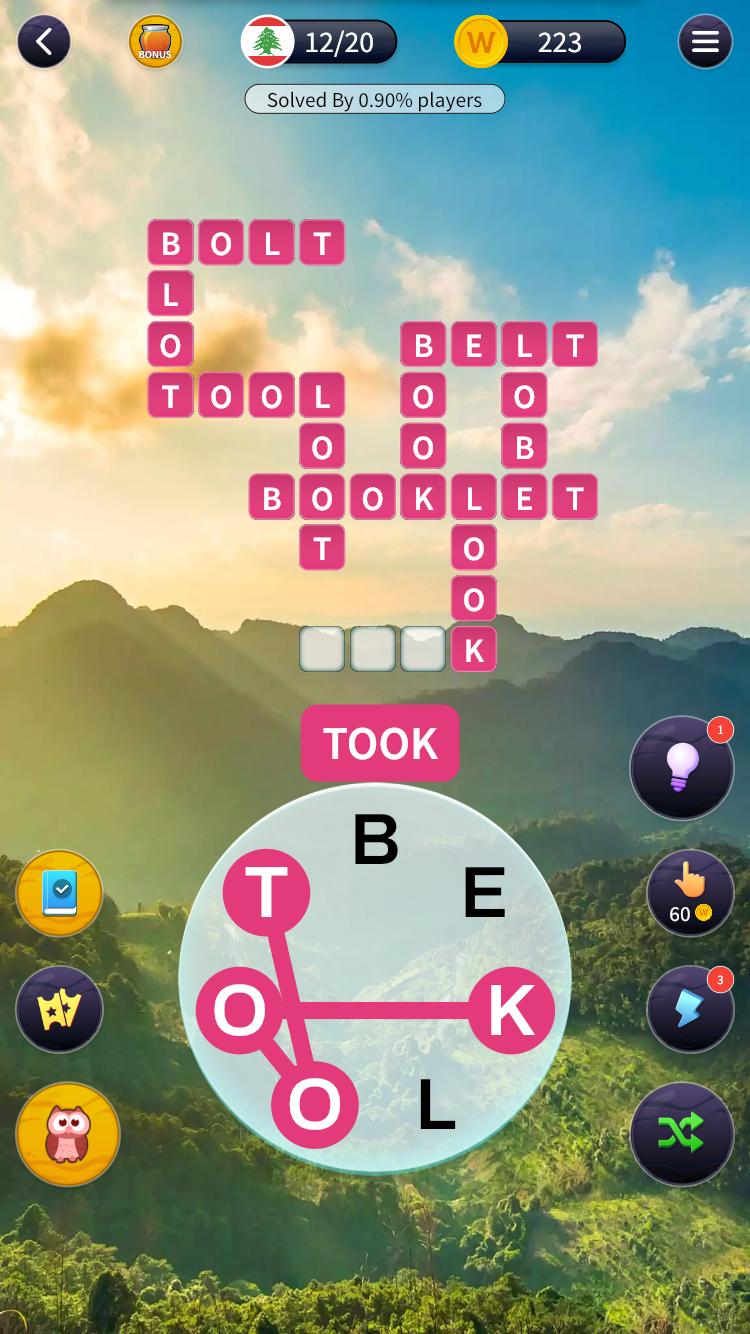
Task: Go back with the arrow button
Action: (x=43, y=42)
